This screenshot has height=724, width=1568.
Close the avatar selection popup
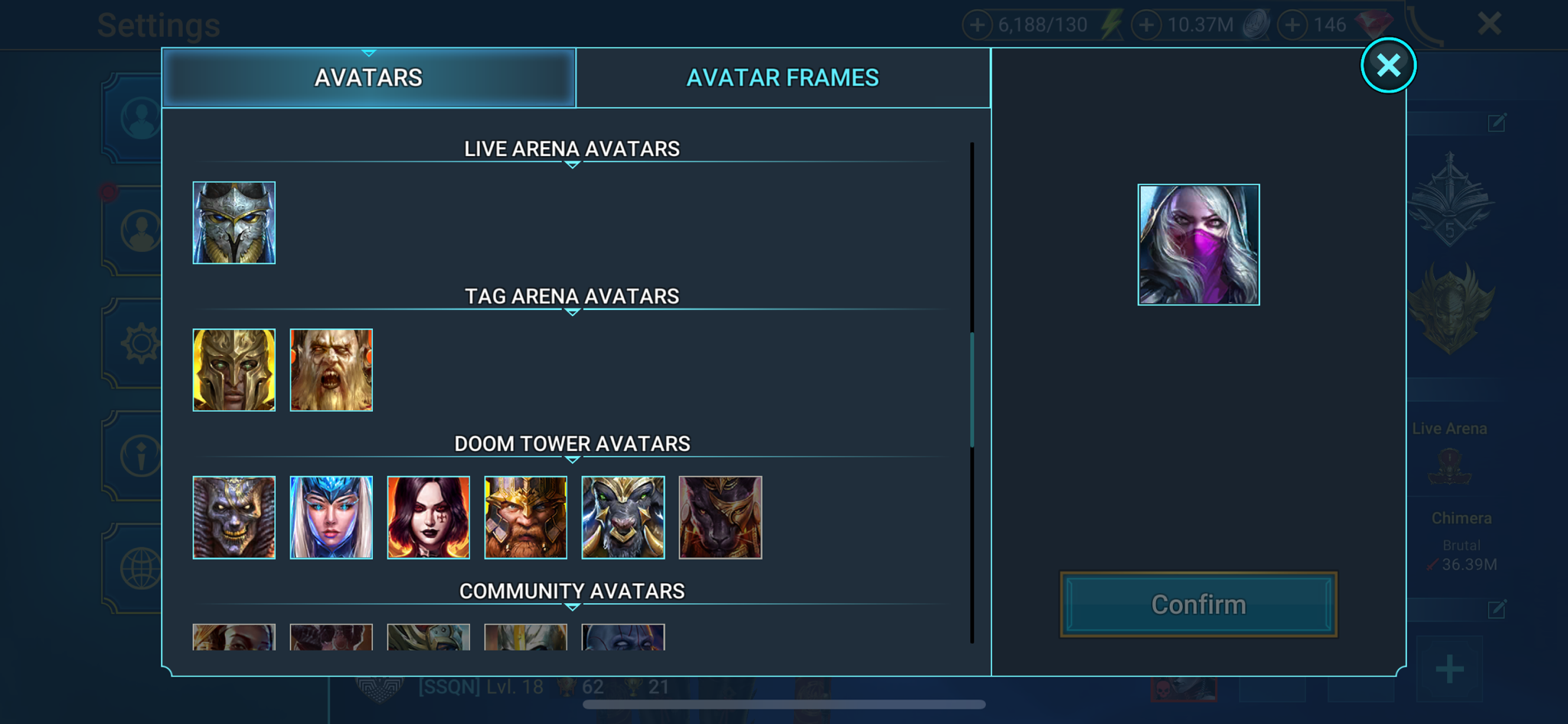pos(1388,66)
